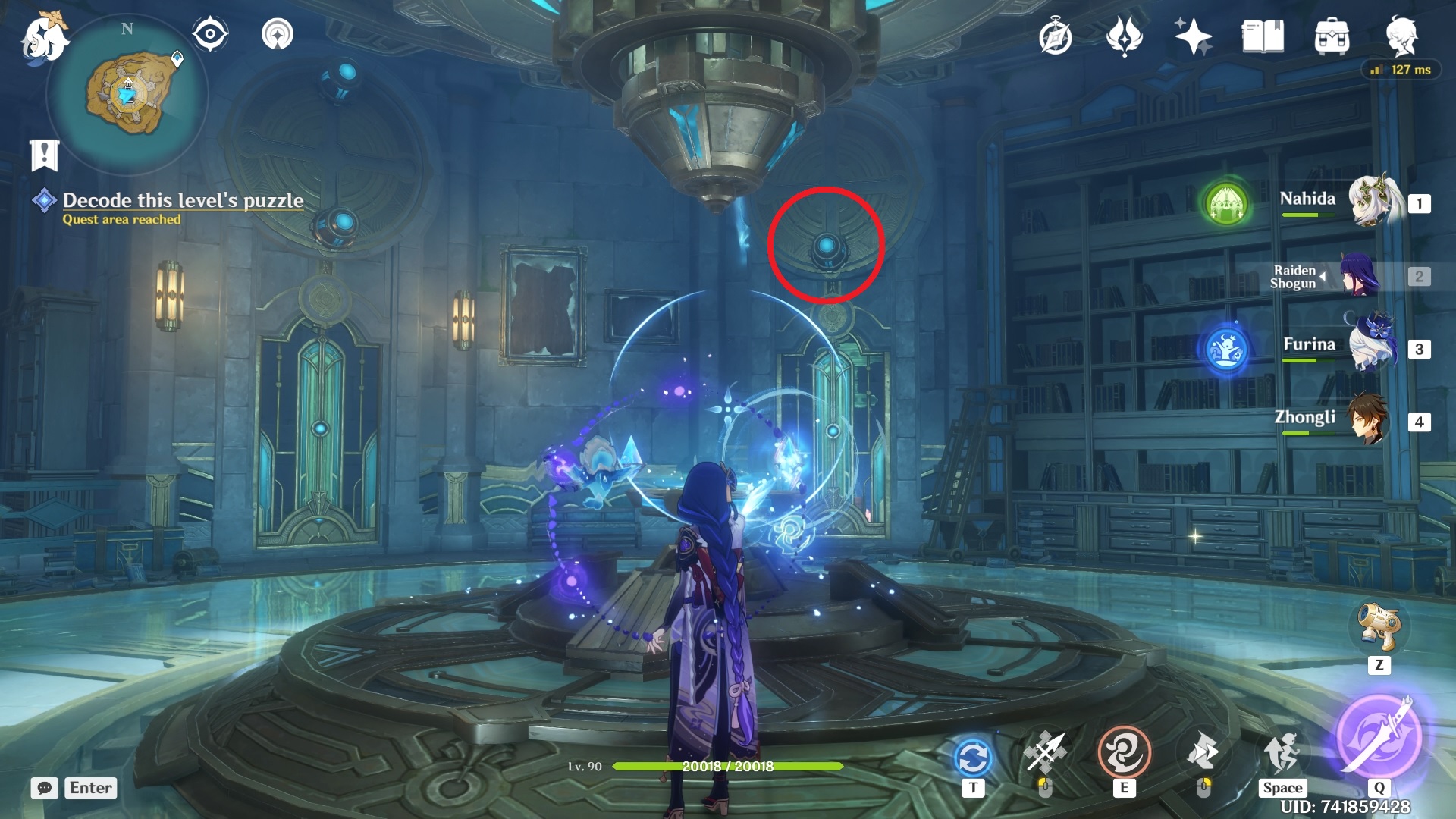Open the compass events icon
The width and height of the screenshot is (1456, 819).
coord(1055,37)
